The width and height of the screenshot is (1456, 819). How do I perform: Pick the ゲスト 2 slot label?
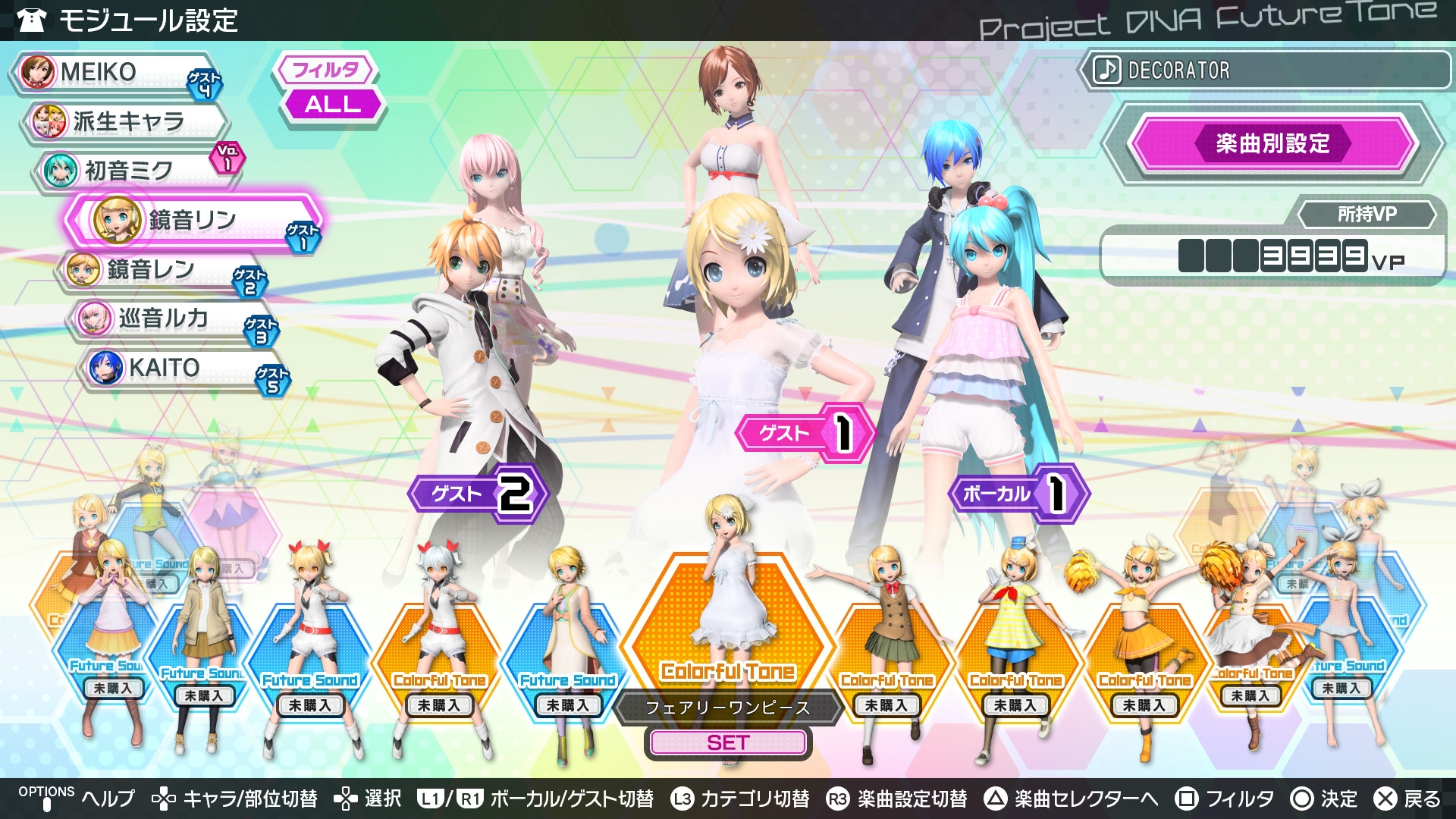pyautogui.click(x=478, y=494)
